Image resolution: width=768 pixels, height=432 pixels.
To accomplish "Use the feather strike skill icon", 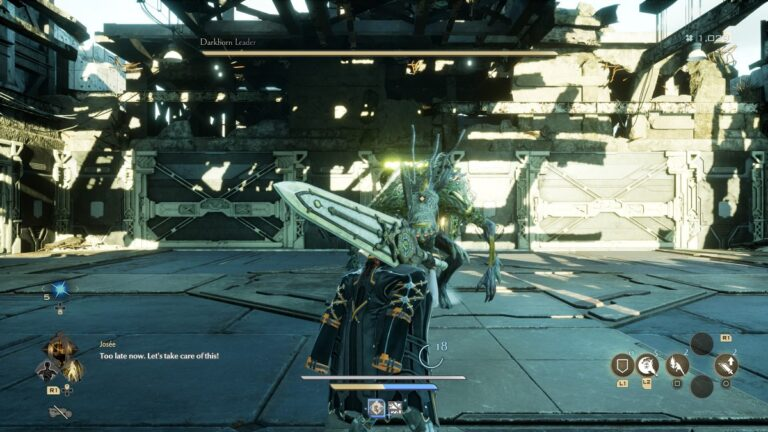I will 677,365.
